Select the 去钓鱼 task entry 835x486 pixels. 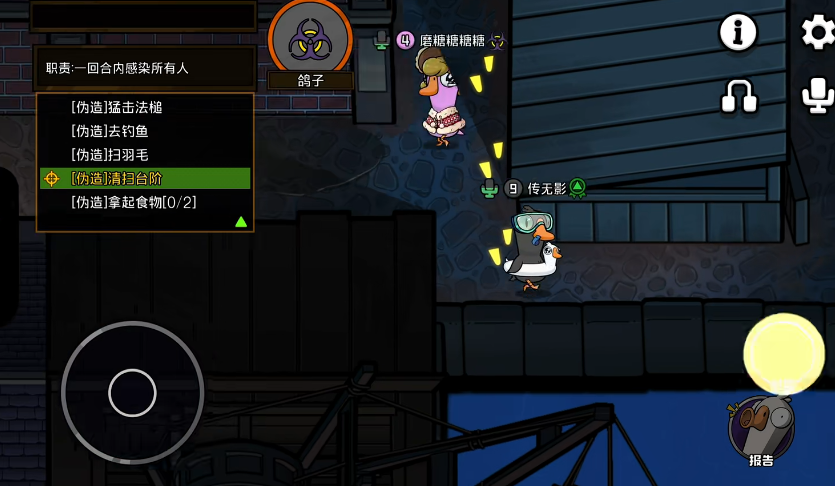coord(110,131)
